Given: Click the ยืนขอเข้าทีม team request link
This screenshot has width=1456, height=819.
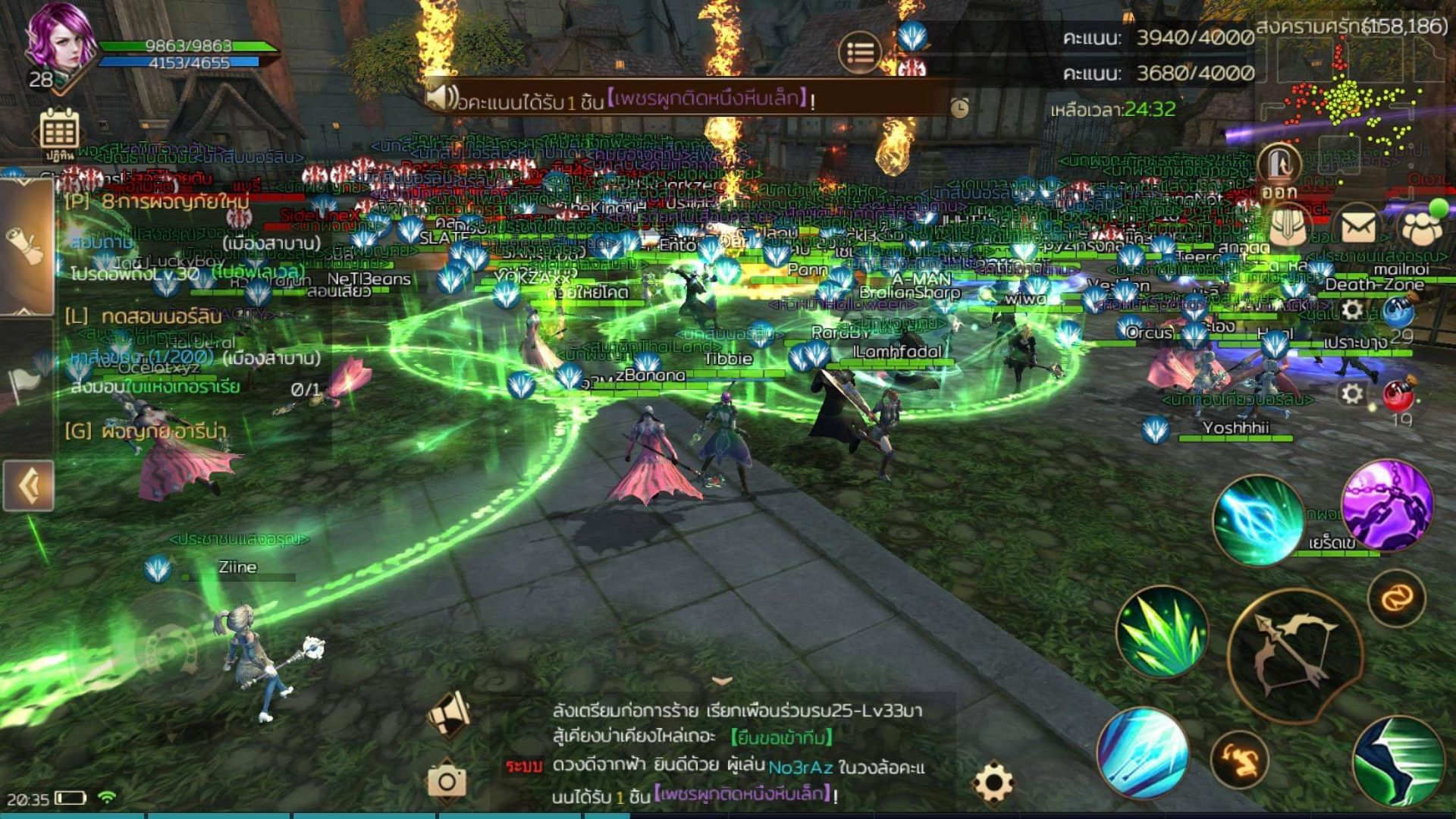Looking at the screenshot, I should 782,737.
